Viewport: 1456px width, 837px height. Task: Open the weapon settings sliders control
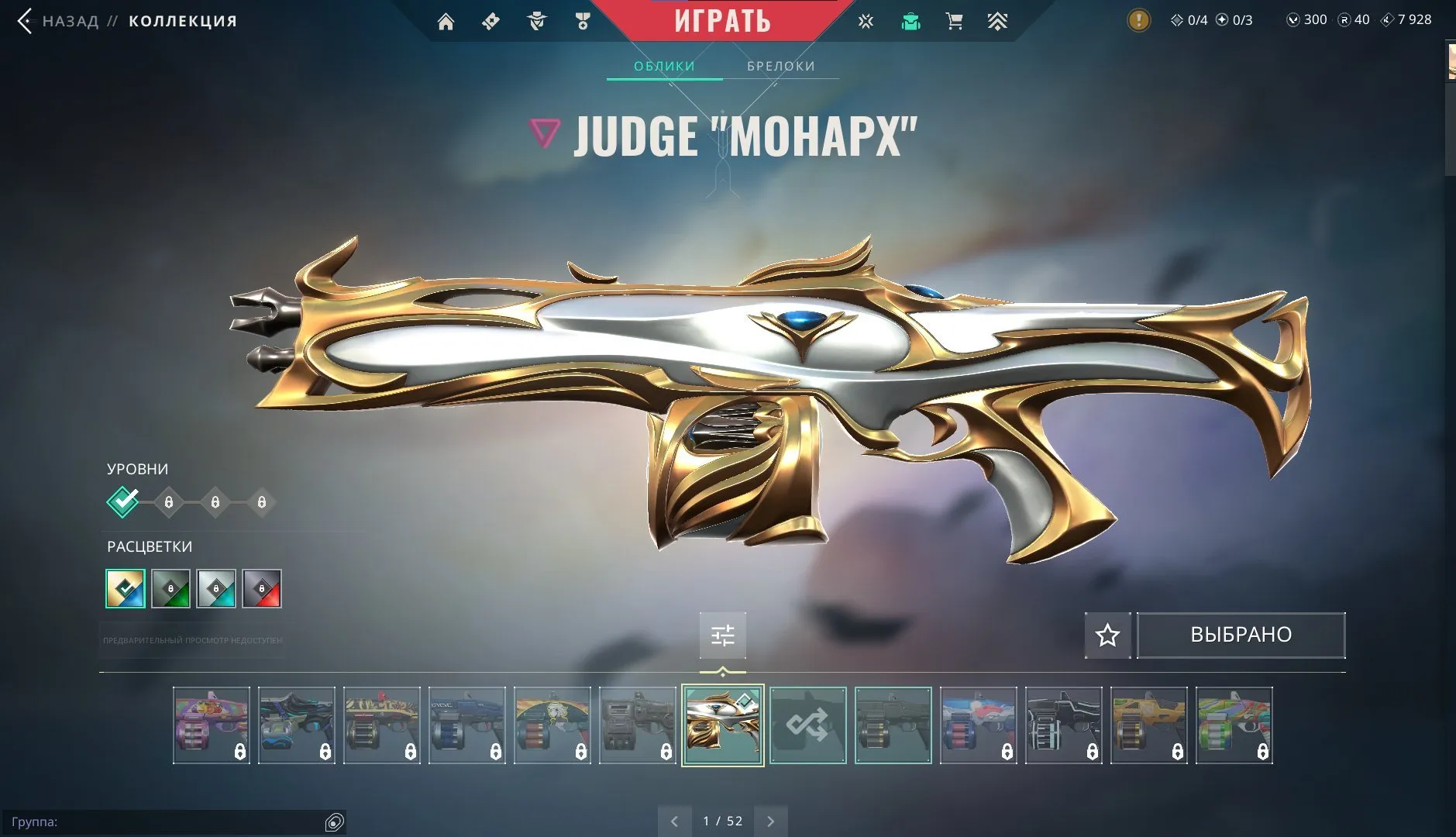(723, 635)
